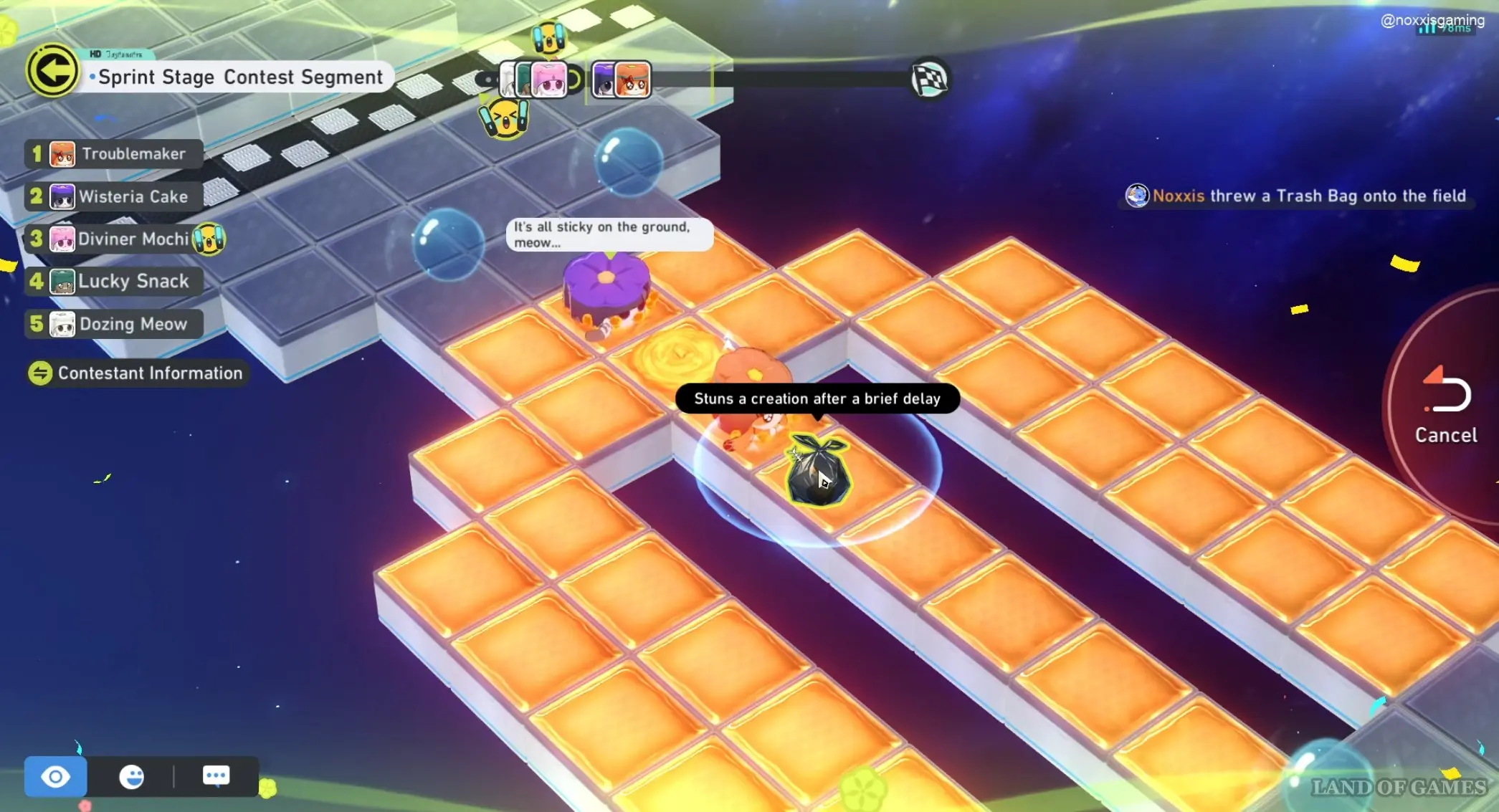Select Troublemaker in the ranking list
The width and height of the screenshot is (1499, 812).
[115, 154]
